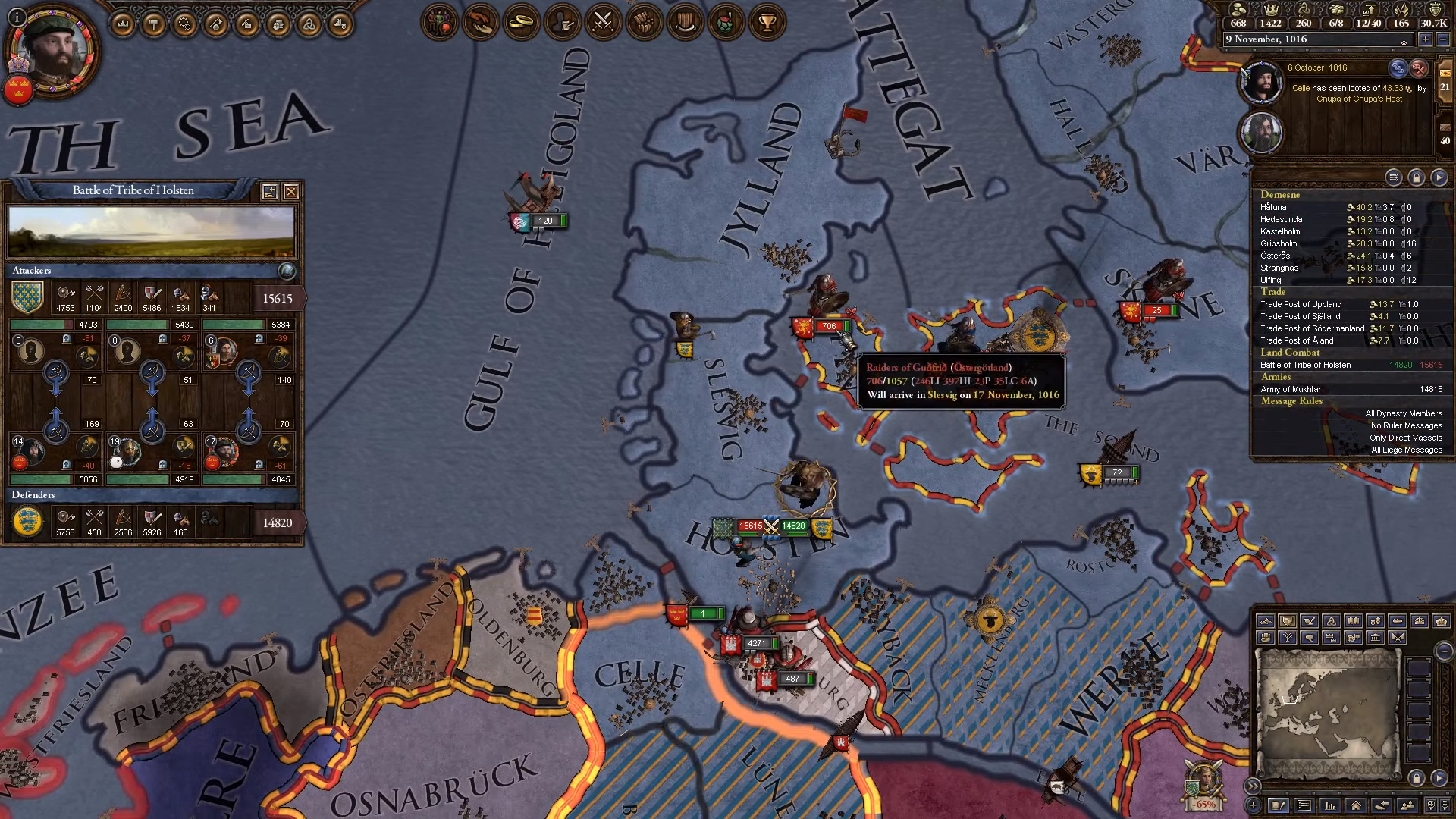Screen dimensions: 1456x819
Task: Select the realms map mode shield icon above minimap
Action: (1288, 622)
